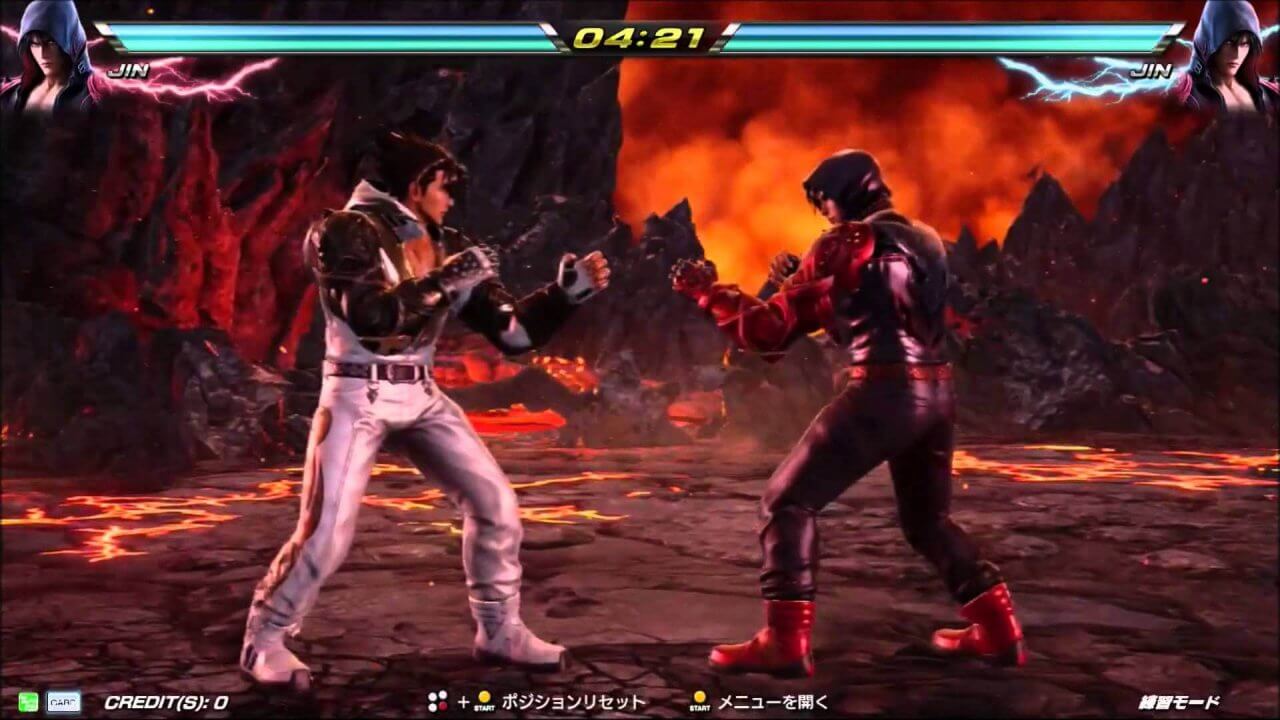Click the 練習モード practice mode label
The width and height of the screenshot is (1280, 720).
pyautogui.click(x=1180, y=702)
